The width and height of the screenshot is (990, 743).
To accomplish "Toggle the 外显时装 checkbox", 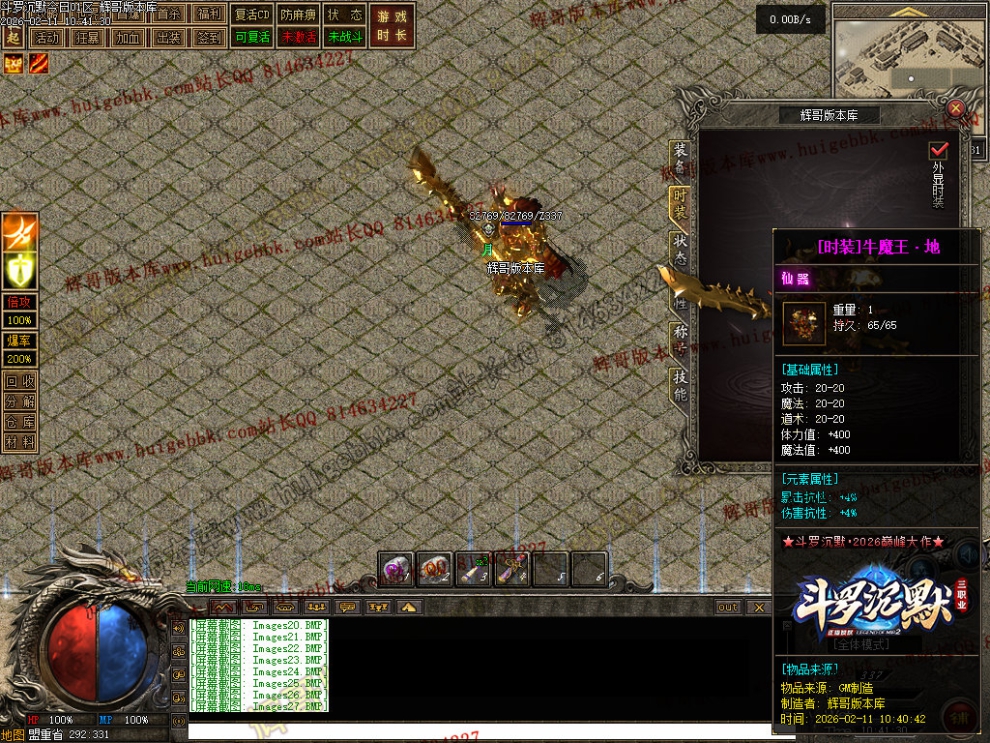I will coord(938,149).
